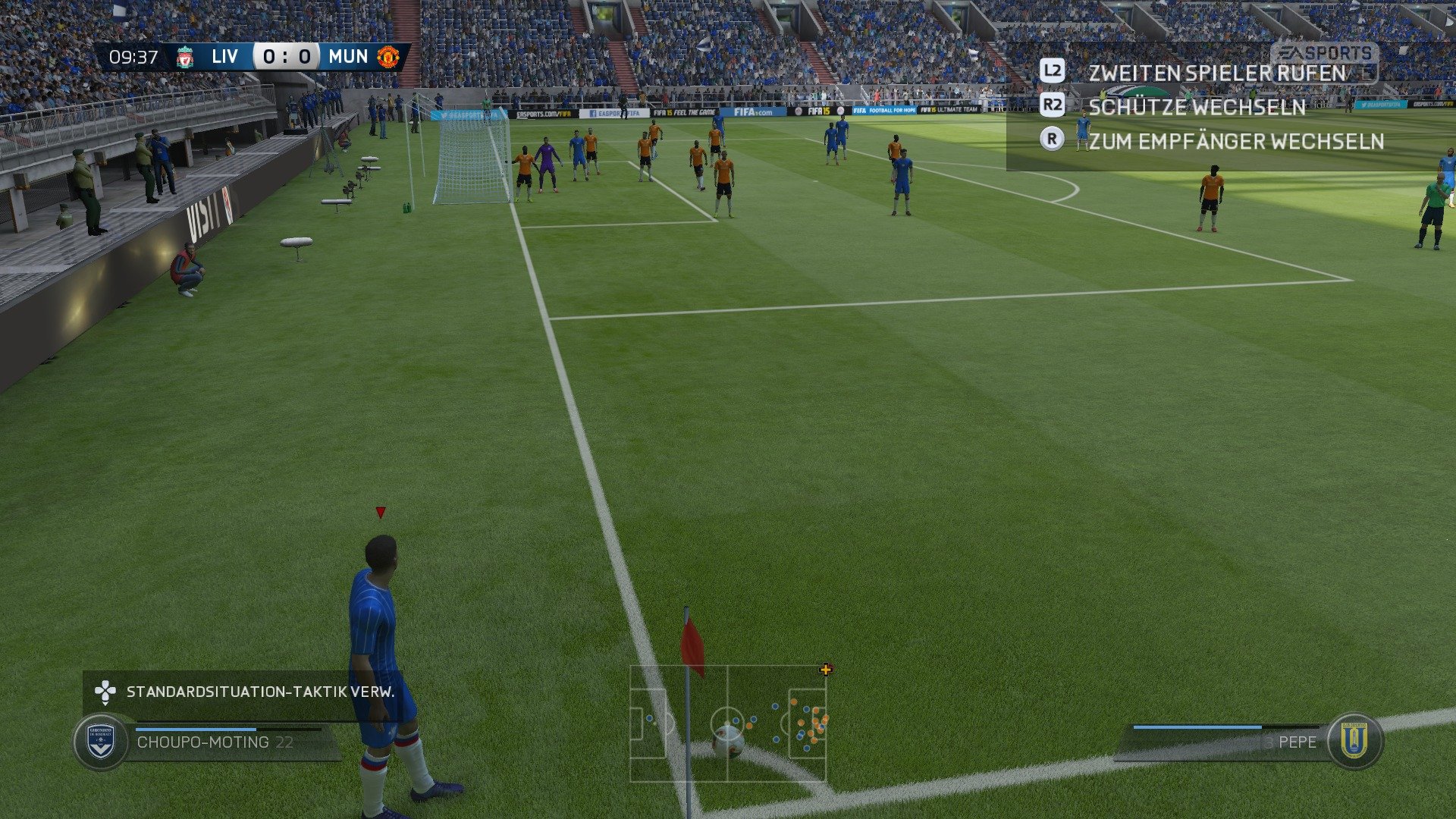
Task: Click the L2 button prompt icon
Action: click(x=1053, y=71)
